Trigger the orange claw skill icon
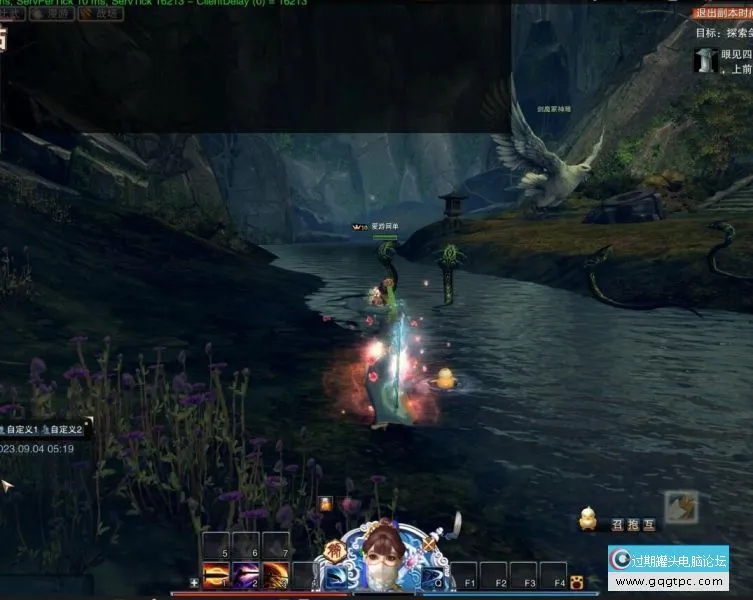 (x=276, y=577)
